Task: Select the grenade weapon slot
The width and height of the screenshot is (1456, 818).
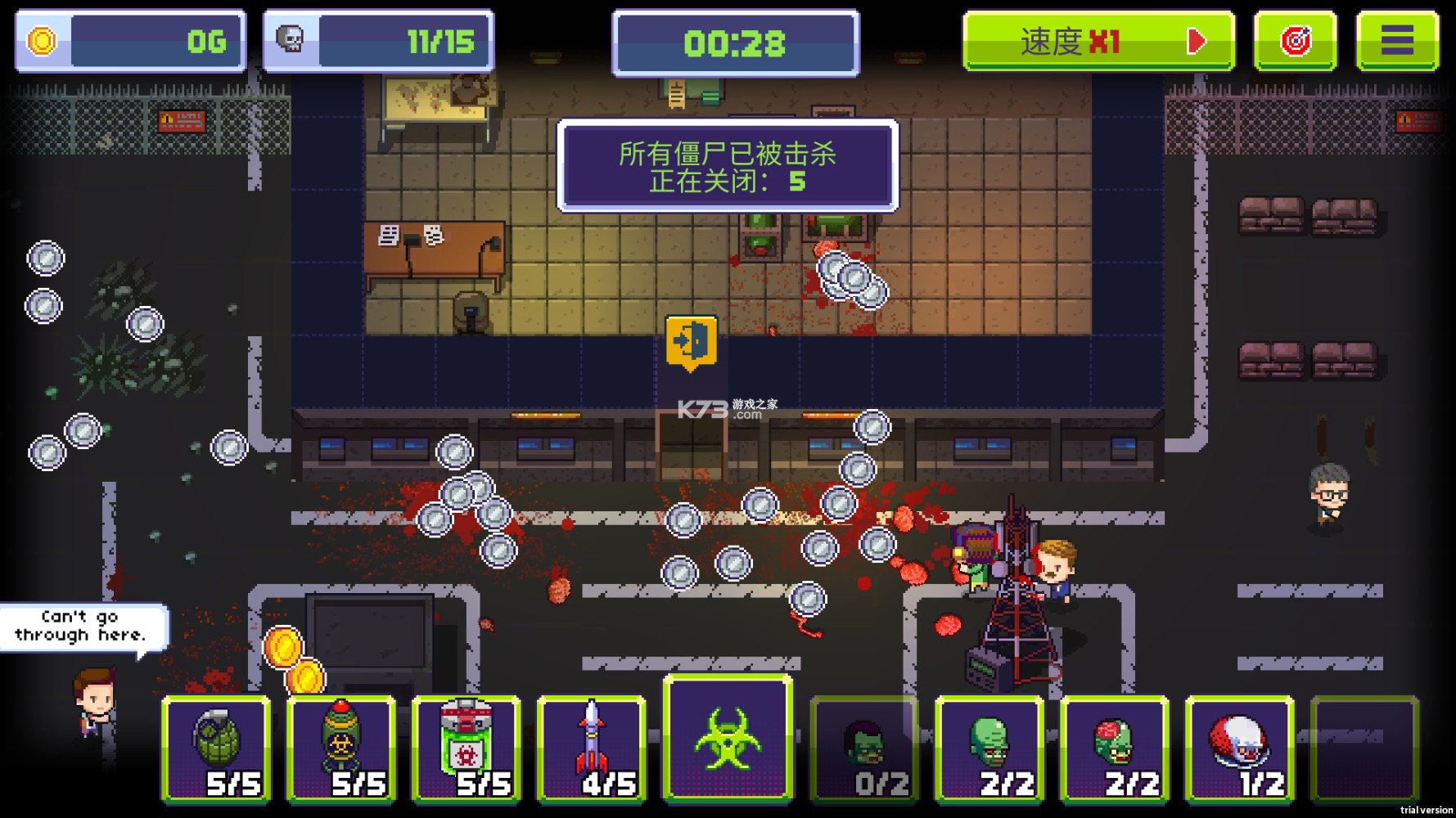Action: tap(218, 748)
